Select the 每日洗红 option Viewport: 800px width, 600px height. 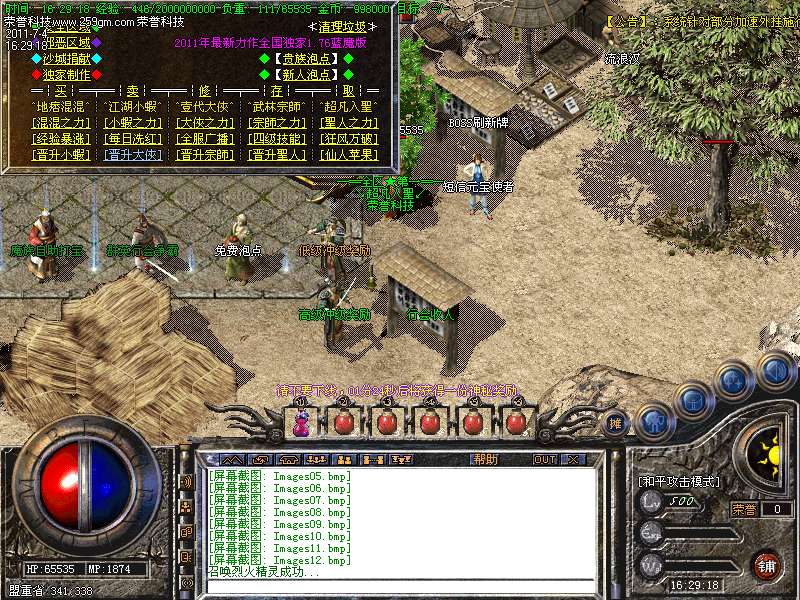coord(133,139)
